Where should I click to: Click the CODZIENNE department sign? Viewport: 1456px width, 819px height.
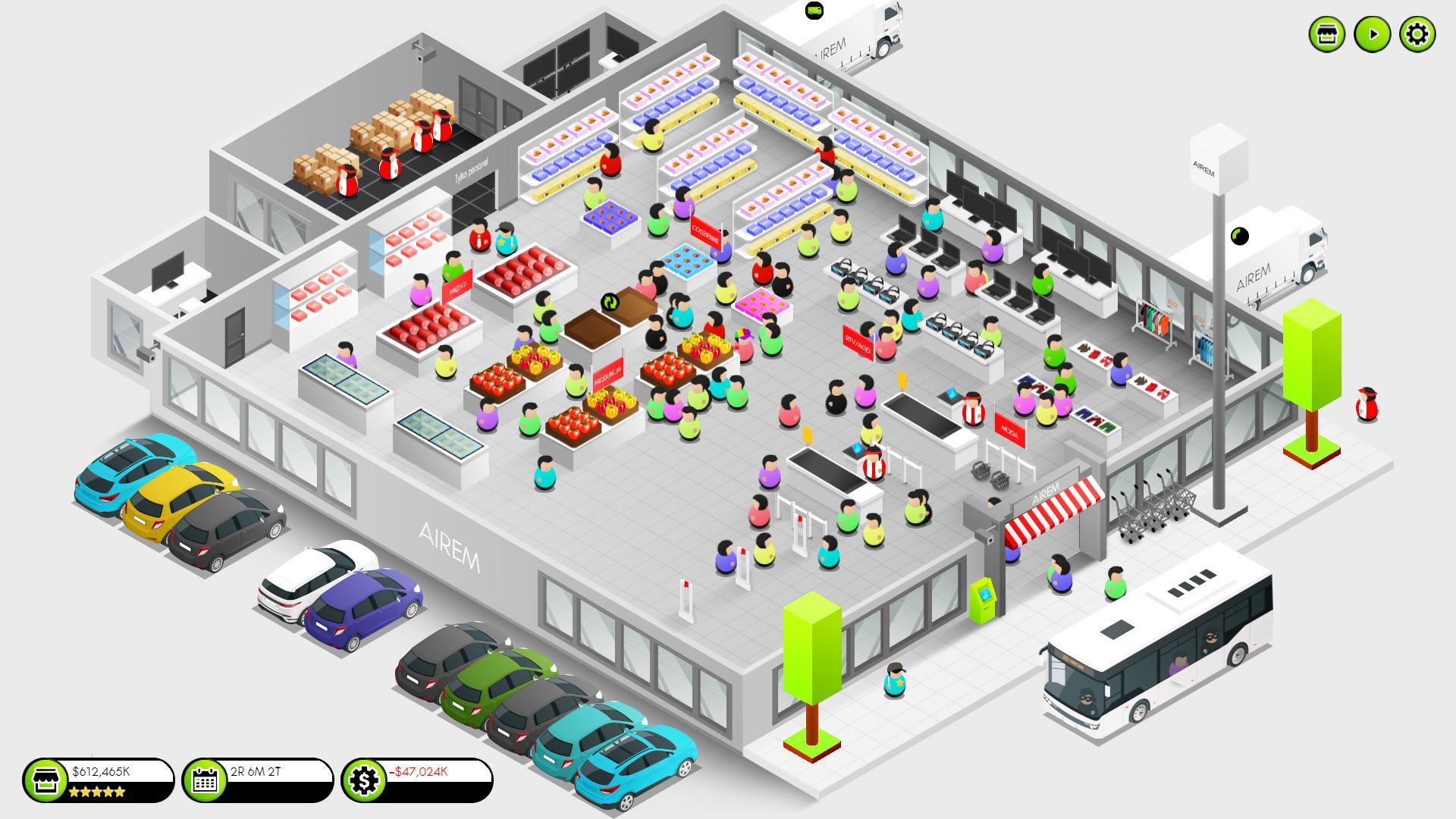tap(705, 233)
